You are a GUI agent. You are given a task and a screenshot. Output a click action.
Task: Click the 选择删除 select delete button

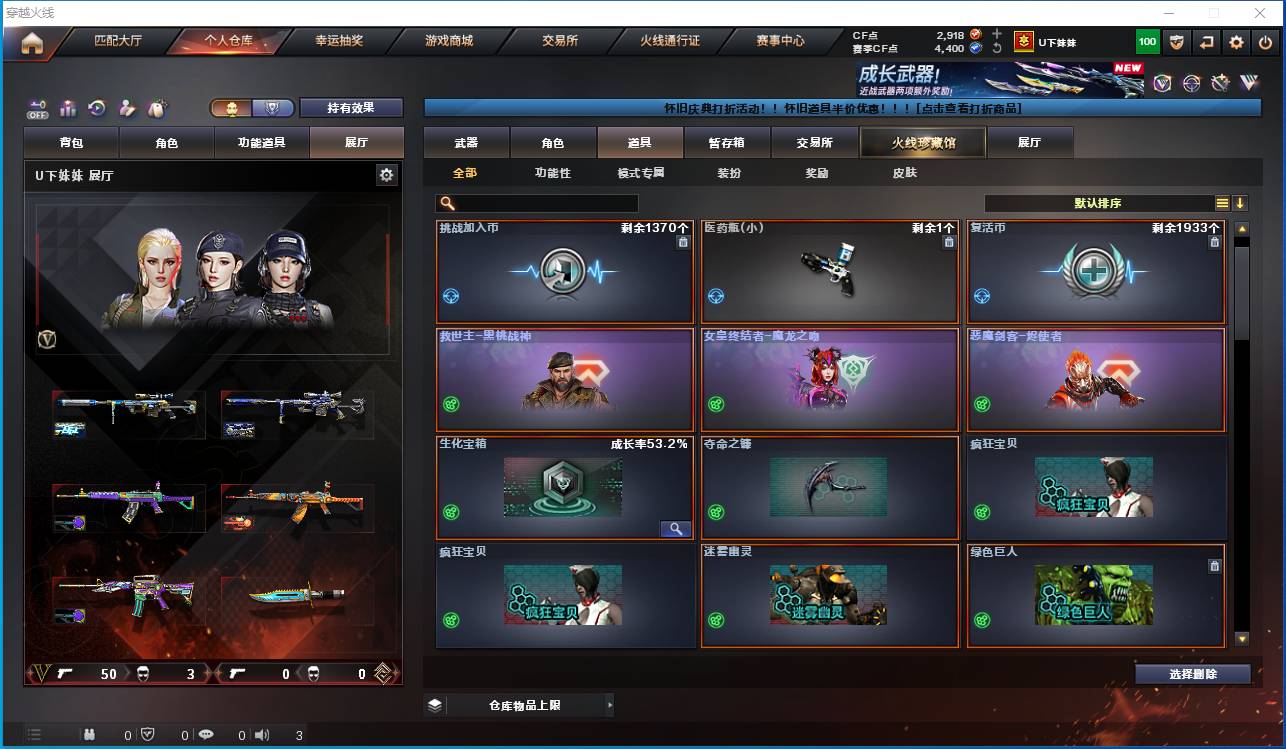[1192, 674]
